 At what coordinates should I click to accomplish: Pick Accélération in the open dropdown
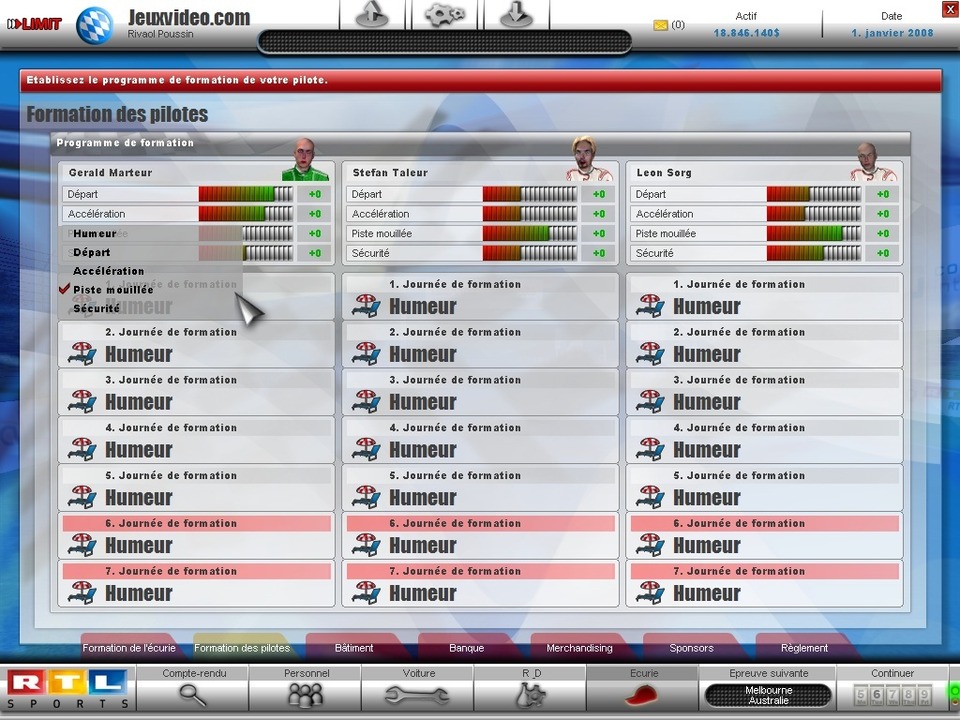108,271
